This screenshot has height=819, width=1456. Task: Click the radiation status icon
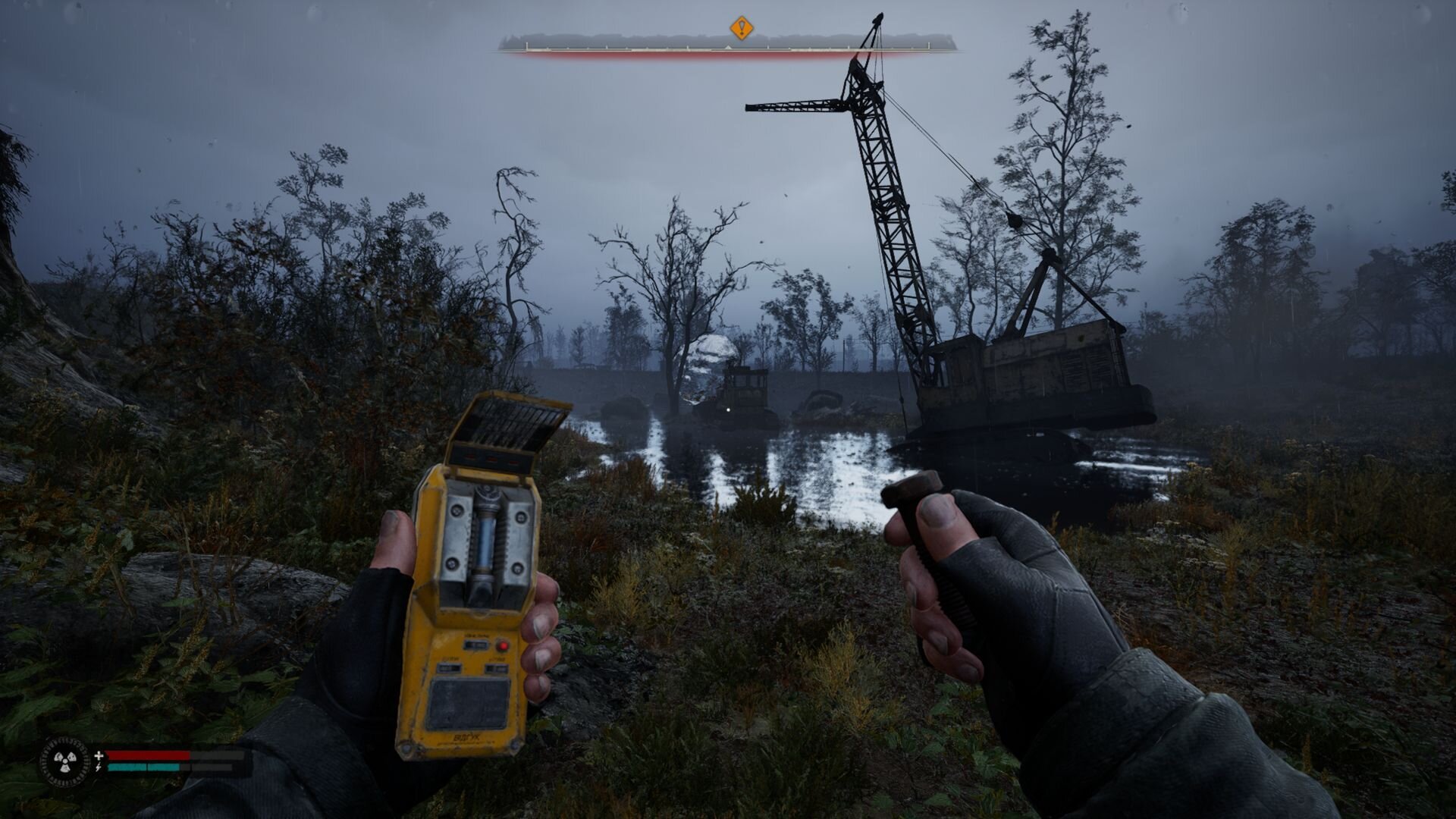(64, 761)
